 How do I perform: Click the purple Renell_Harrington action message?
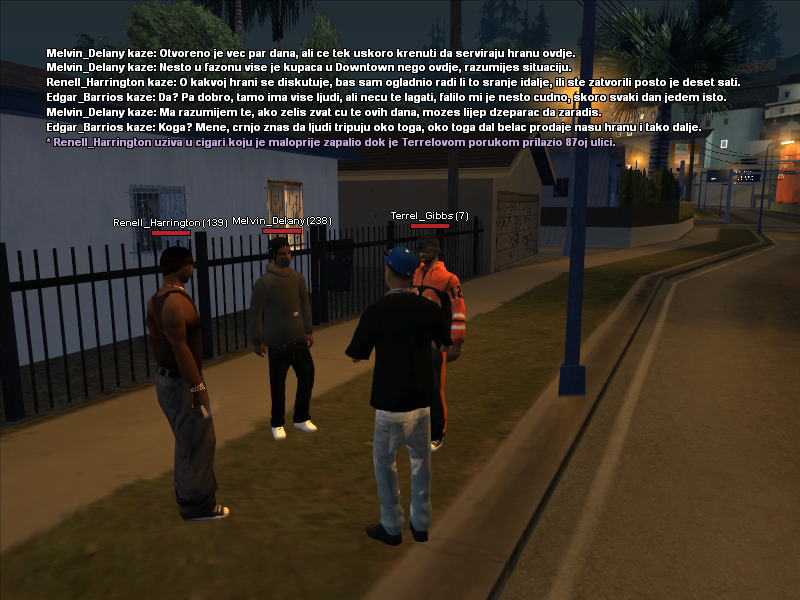coord(330,143)
